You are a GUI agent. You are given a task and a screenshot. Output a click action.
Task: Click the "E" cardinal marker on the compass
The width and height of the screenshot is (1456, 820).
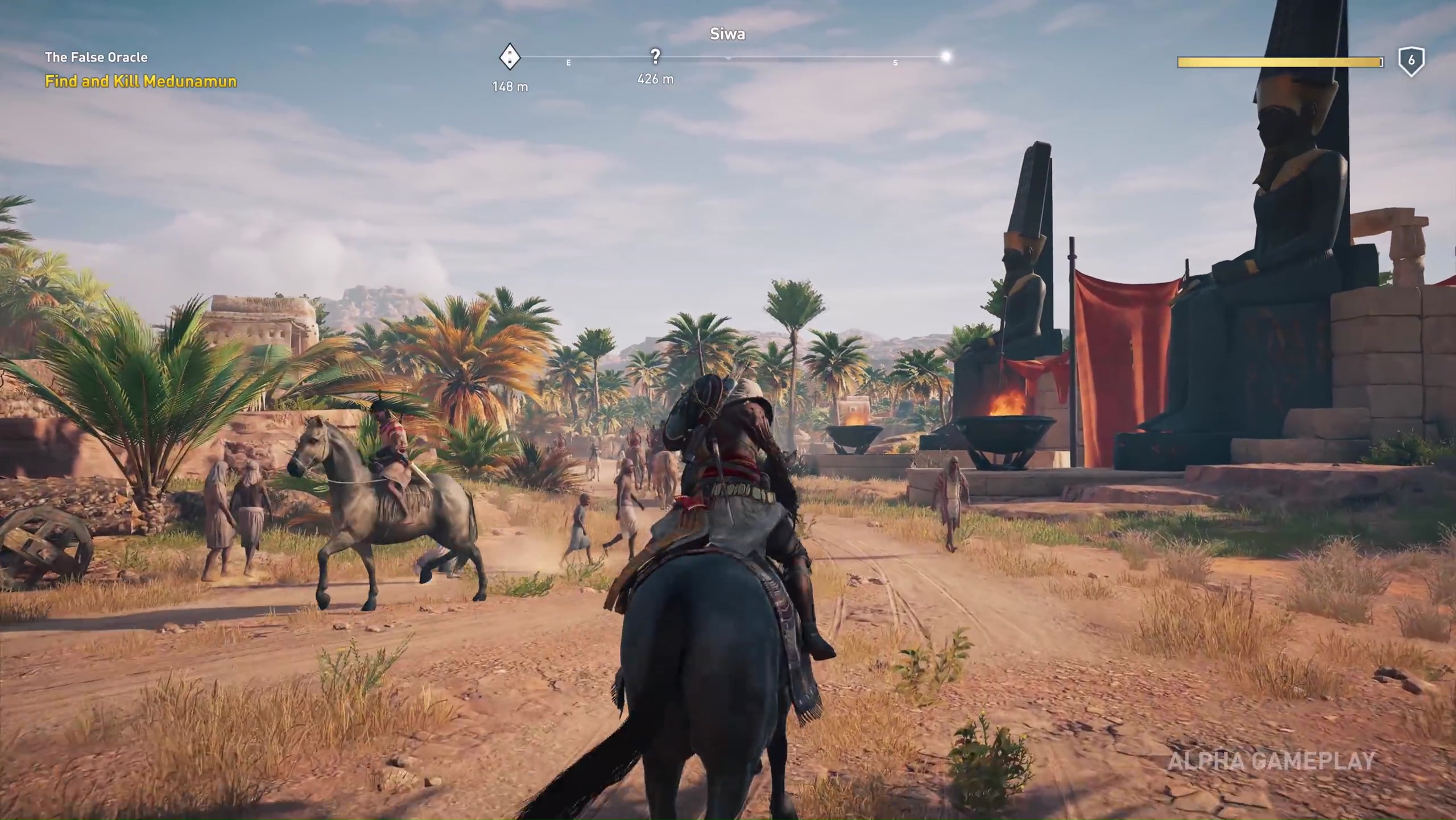pos(568,64)
